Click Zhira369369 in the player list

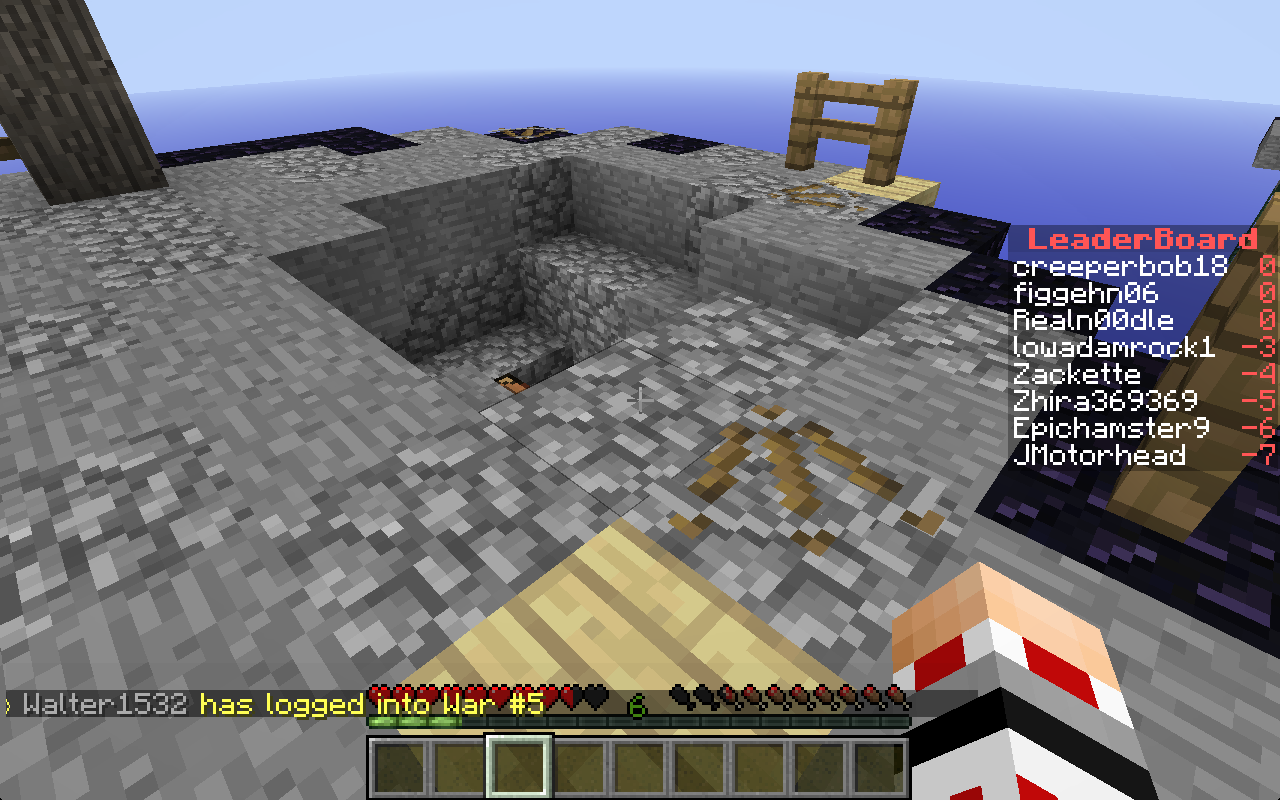(1105, 402)
